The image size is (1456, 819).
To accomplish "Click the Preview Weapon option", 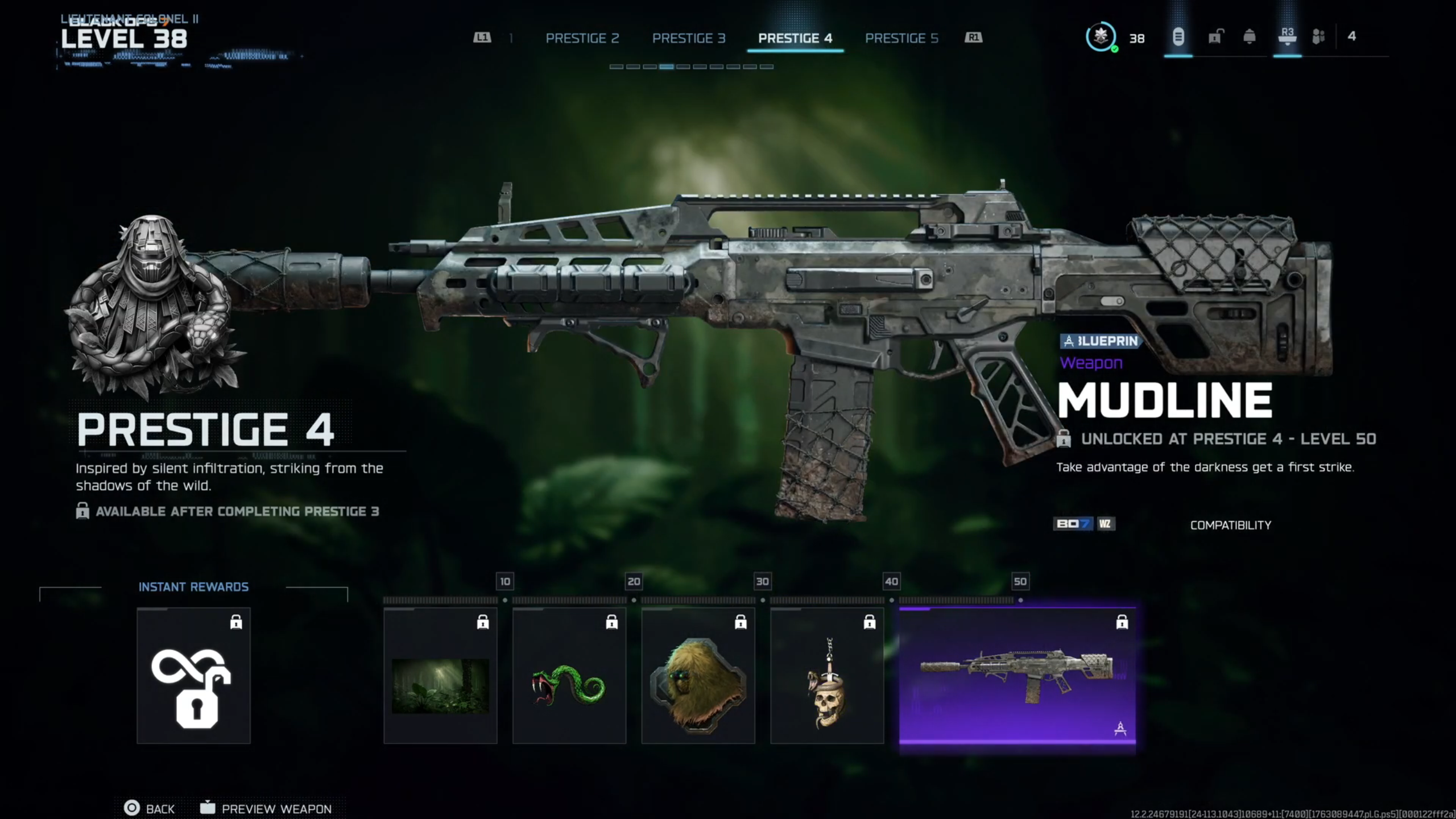I will [x=266, y=808].
